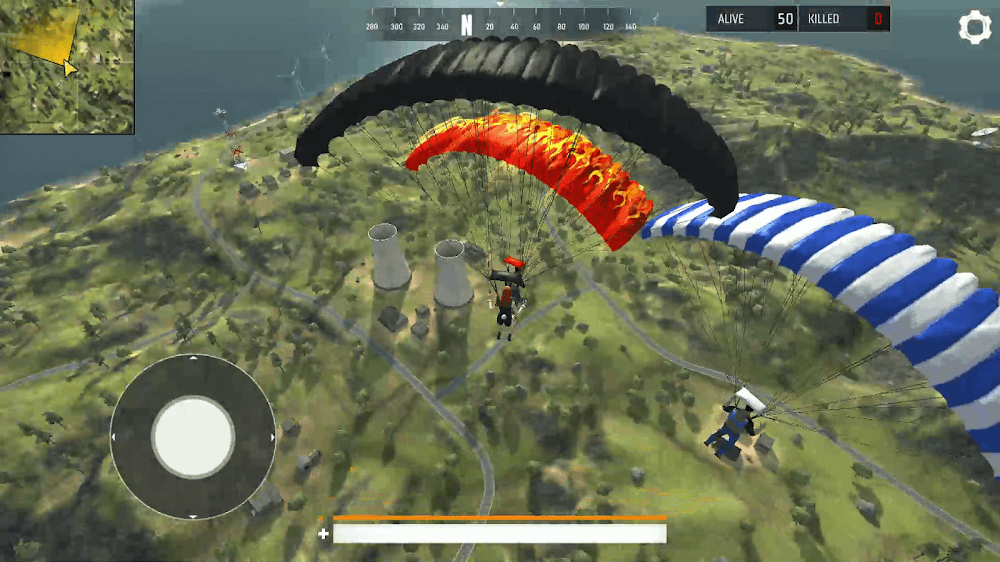This screenshot has width=1000, height=562.
Task: Tap the joystick's left arrow
Action: click(115, 437)
